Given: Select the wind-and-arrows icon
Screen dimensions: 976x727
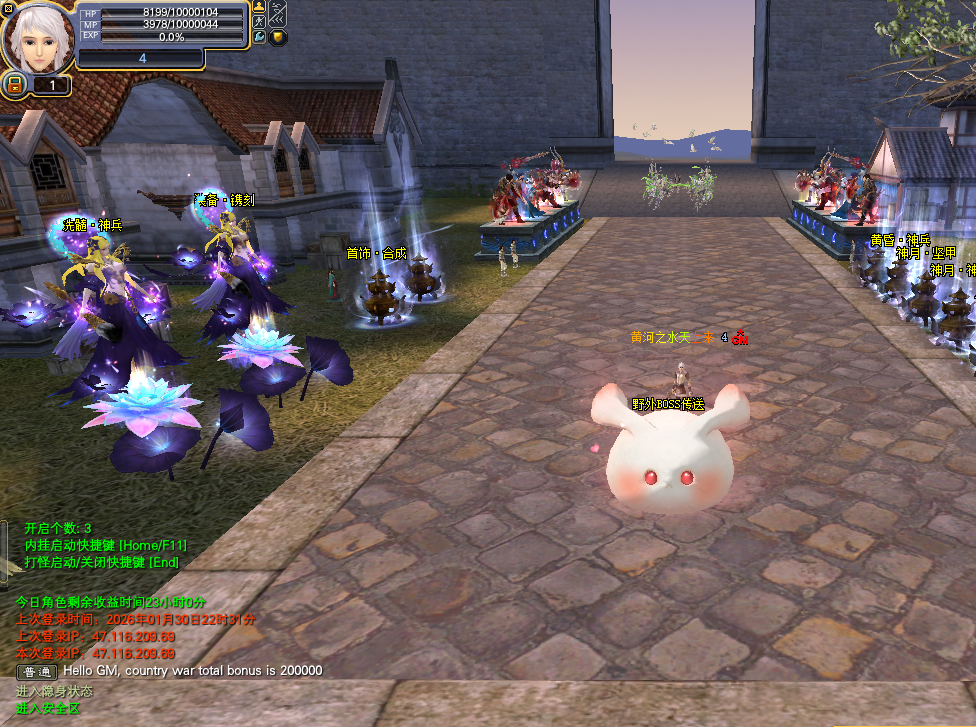Looking at the screenshot, I should click(x=278, y=14).
